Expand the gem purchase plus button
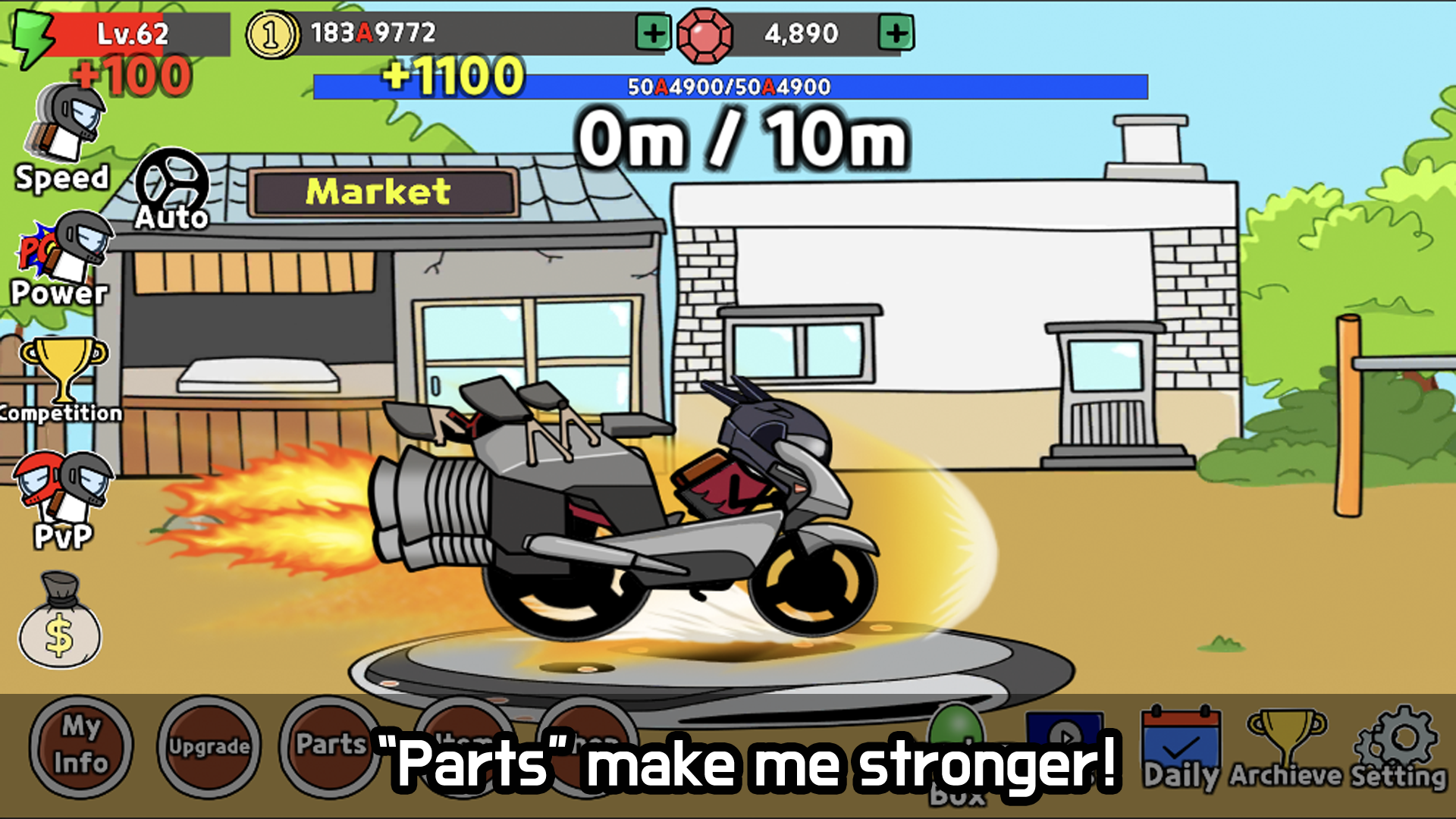Image resolution: width=1456 pixels, height=819 pixels. (898, 33)
